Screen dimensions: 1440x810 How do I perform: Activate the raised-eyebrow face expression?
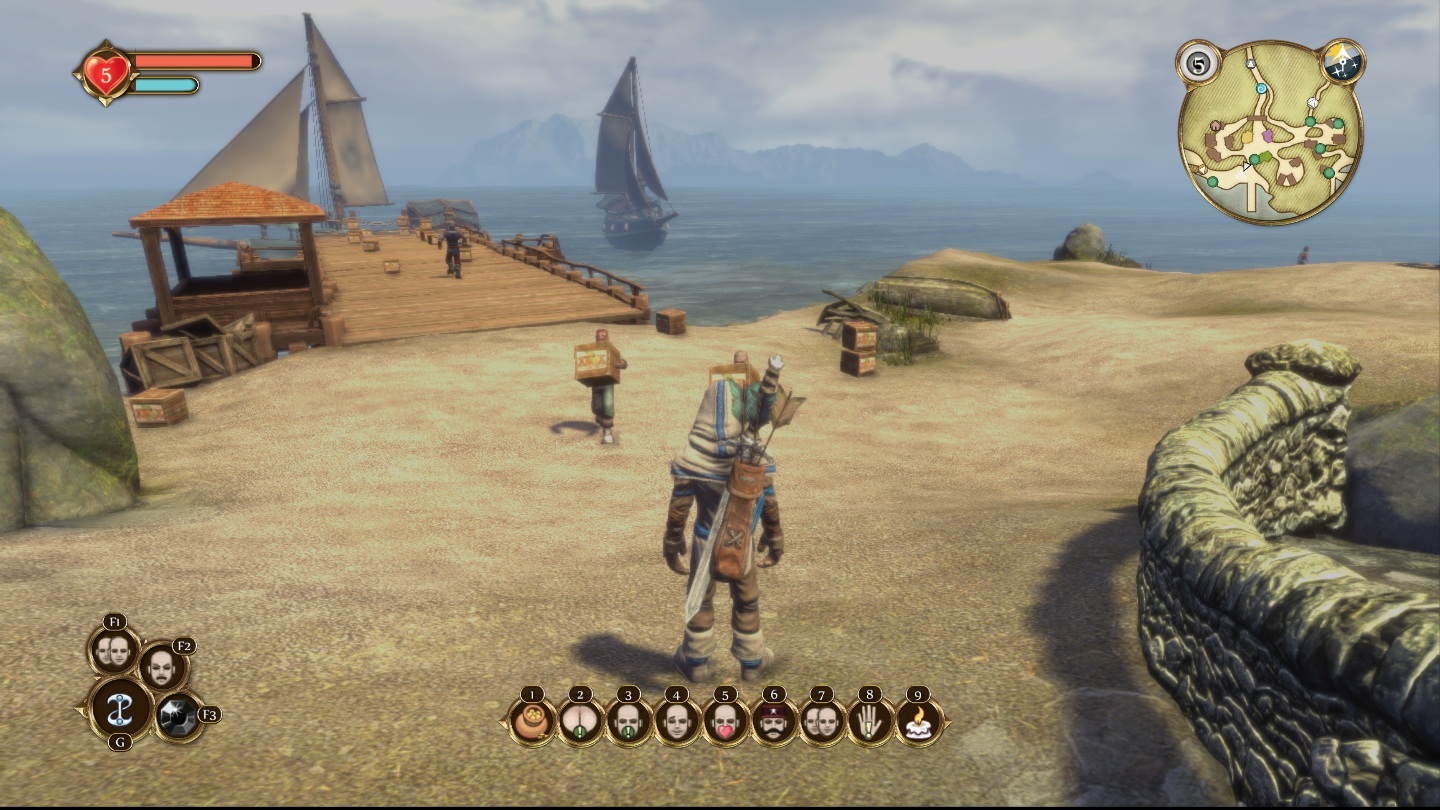click(x=677, y=721)
